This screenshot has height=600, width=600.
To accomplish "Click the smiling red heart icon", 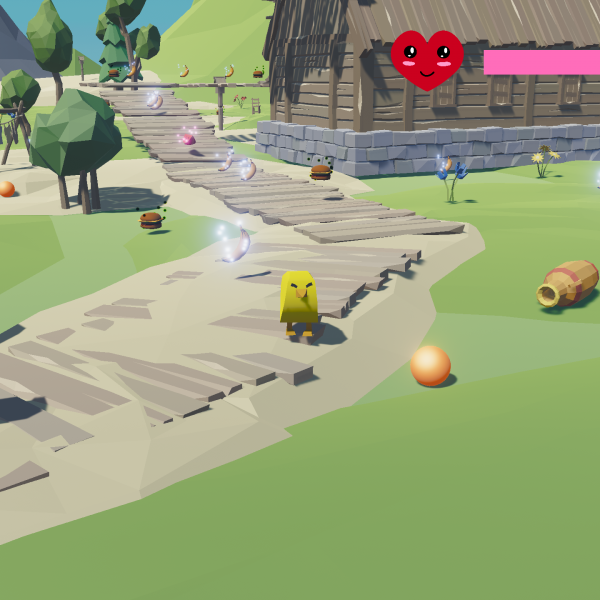I will (427, 59).
